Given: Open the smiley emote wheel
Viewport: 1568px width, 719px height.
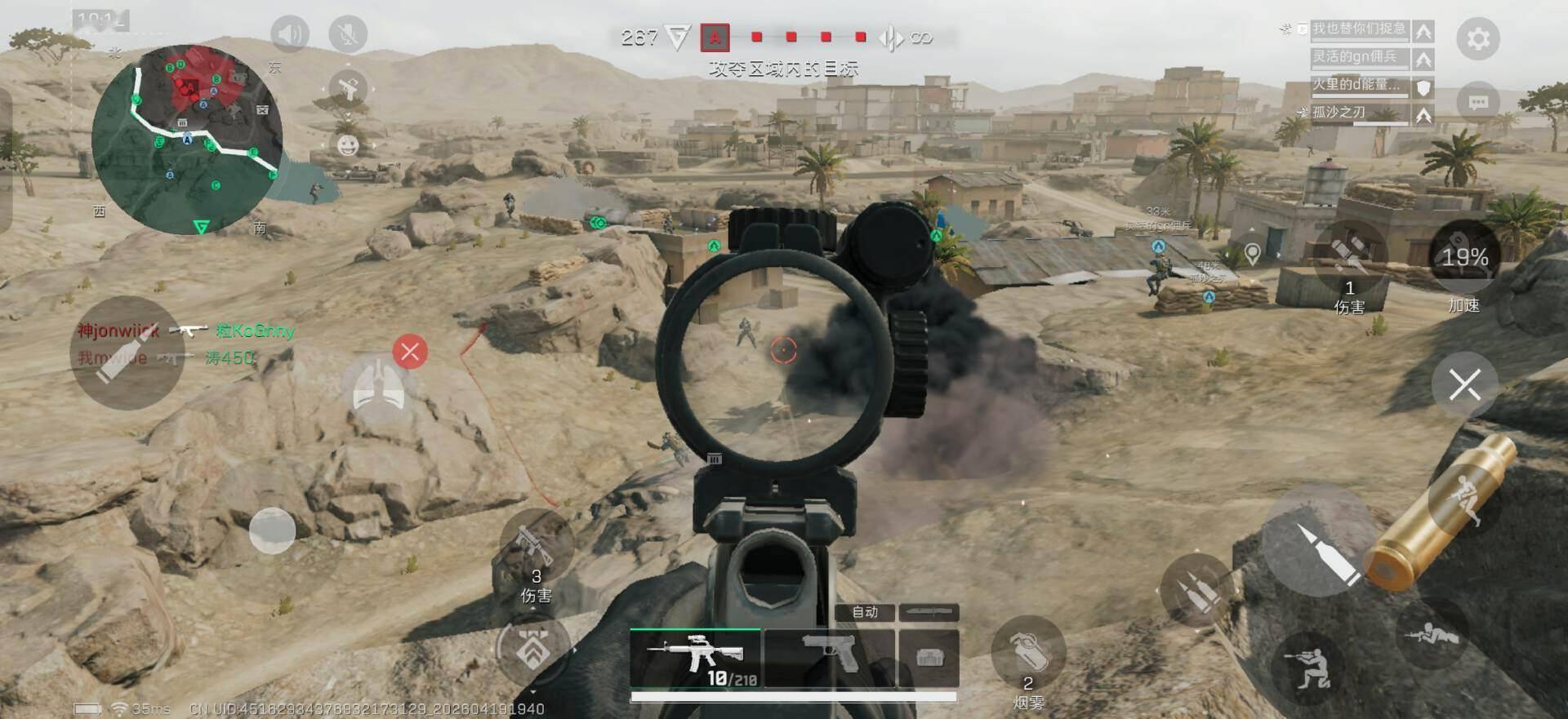Looking at the screenshot, I should [348, 145].
